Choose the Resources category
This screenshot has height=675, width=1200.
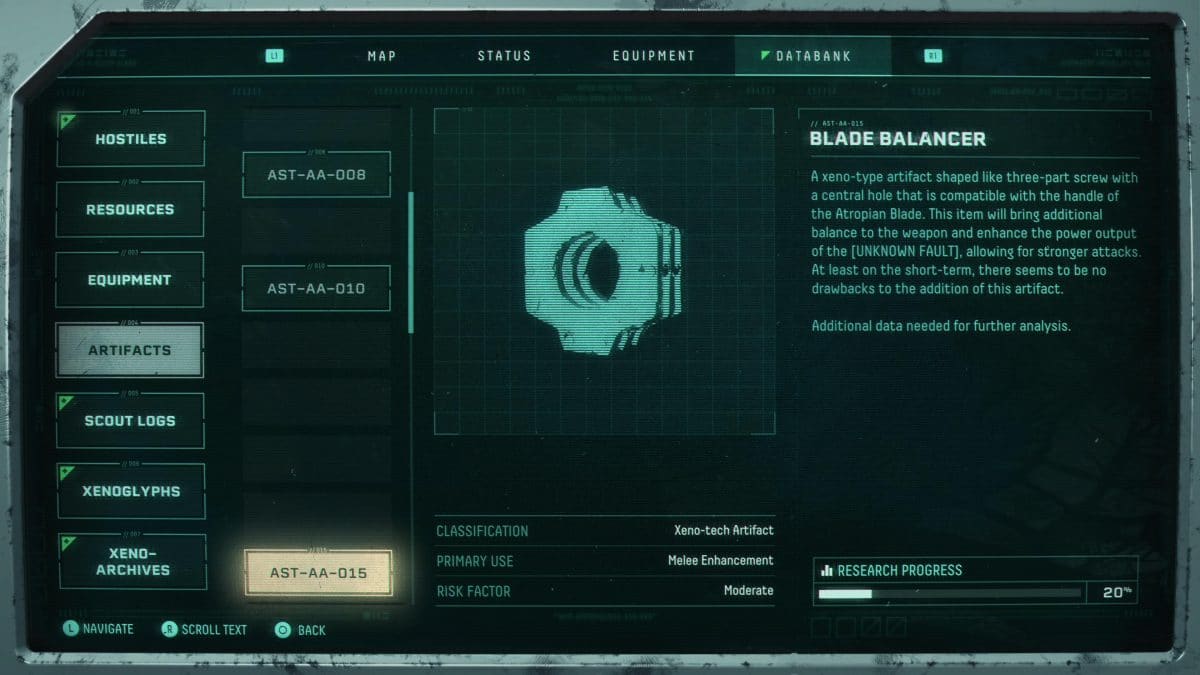[130, 210]
